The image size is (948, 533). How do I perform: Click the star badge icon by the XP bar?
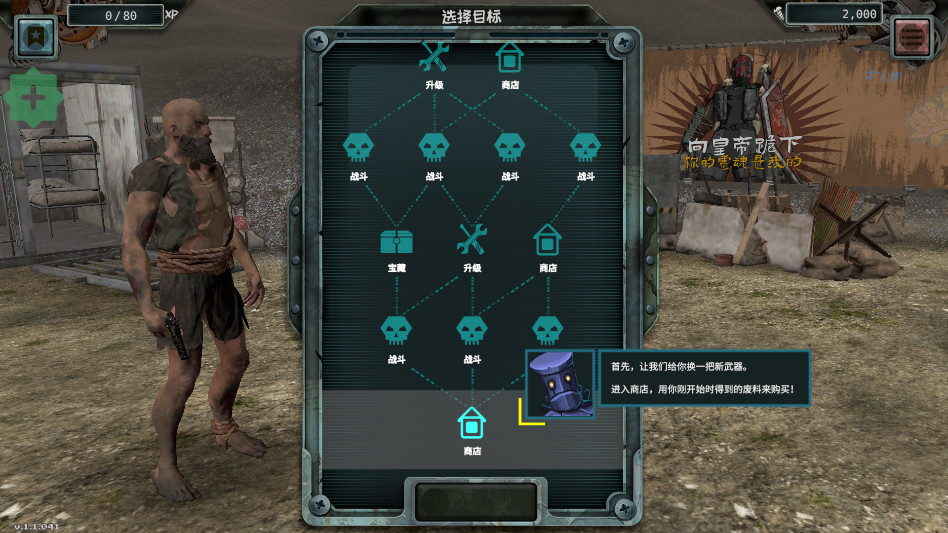(x=35, y=36)
